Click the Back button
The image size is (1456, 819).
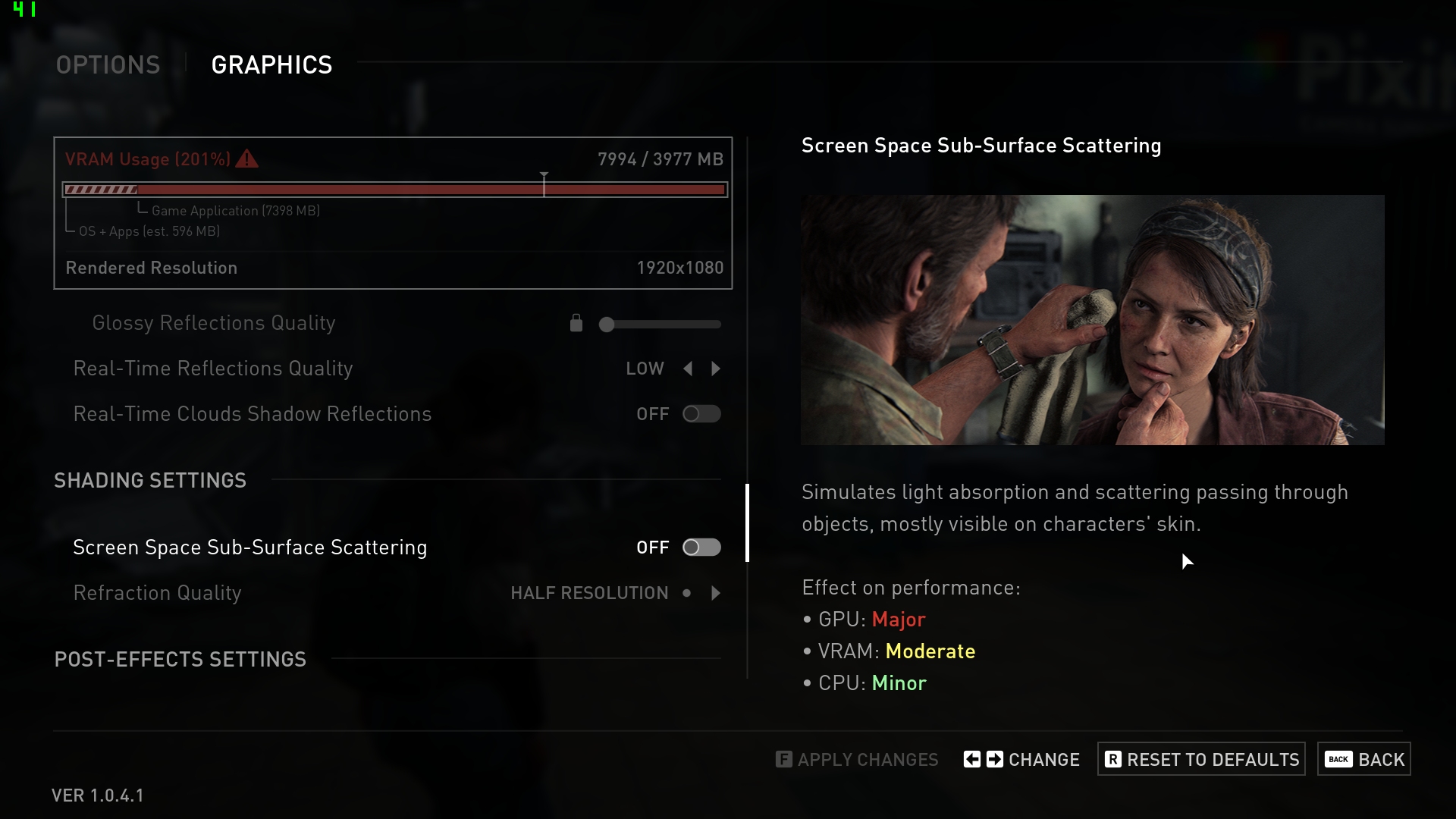tap(1363, 759)
